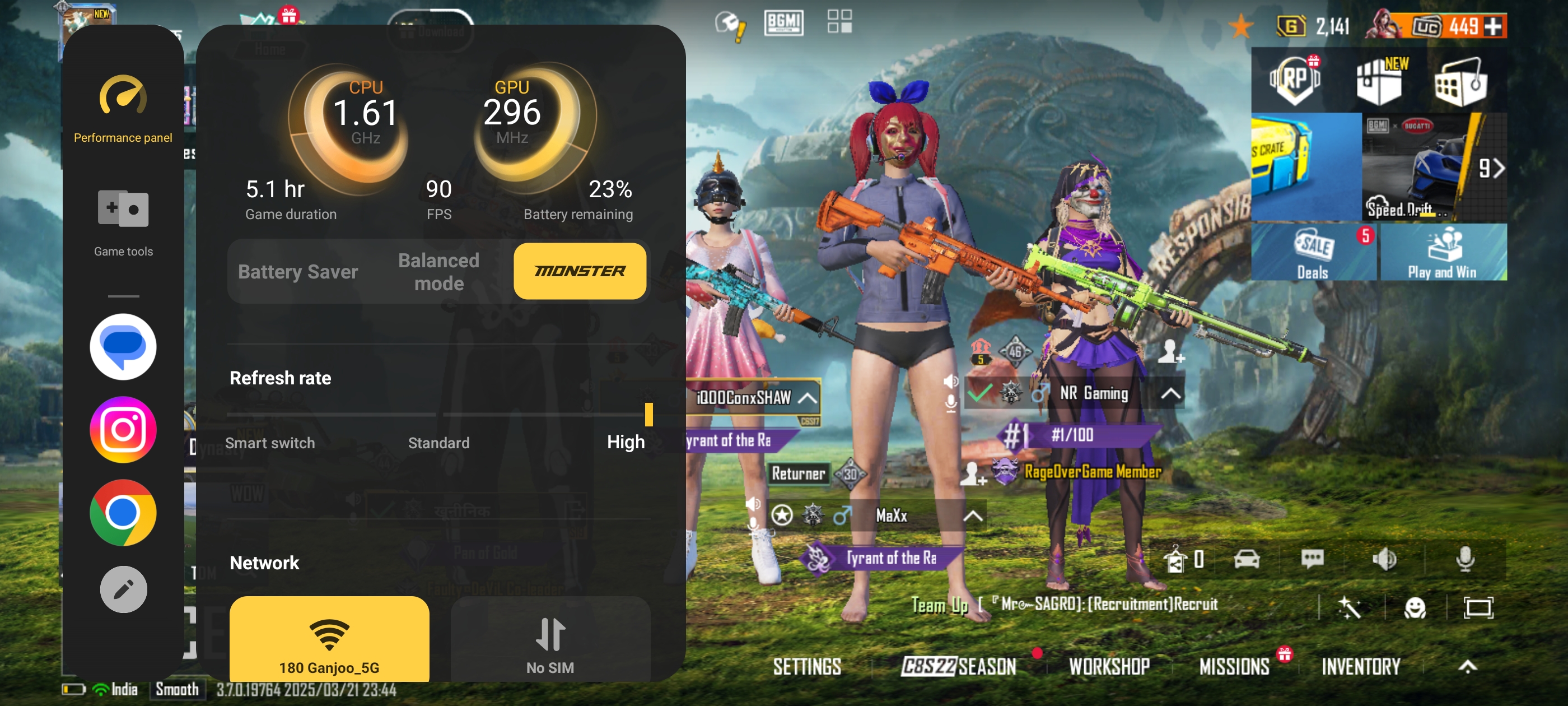
Task: Set refresh rate to Smart switch
Action: (270, 442)
